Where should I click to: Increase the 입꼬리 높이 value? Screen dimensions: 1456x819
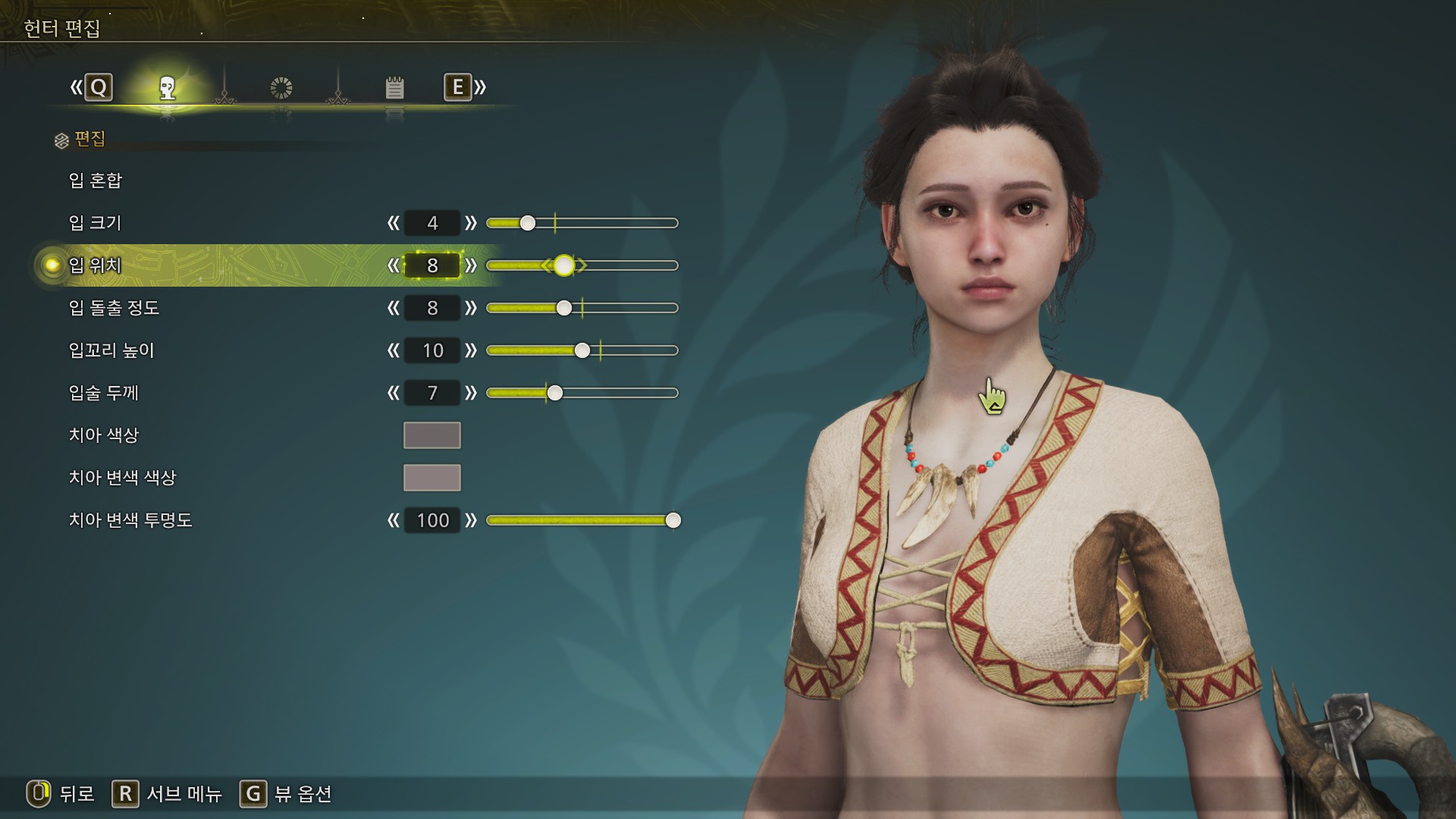(471, 350)
